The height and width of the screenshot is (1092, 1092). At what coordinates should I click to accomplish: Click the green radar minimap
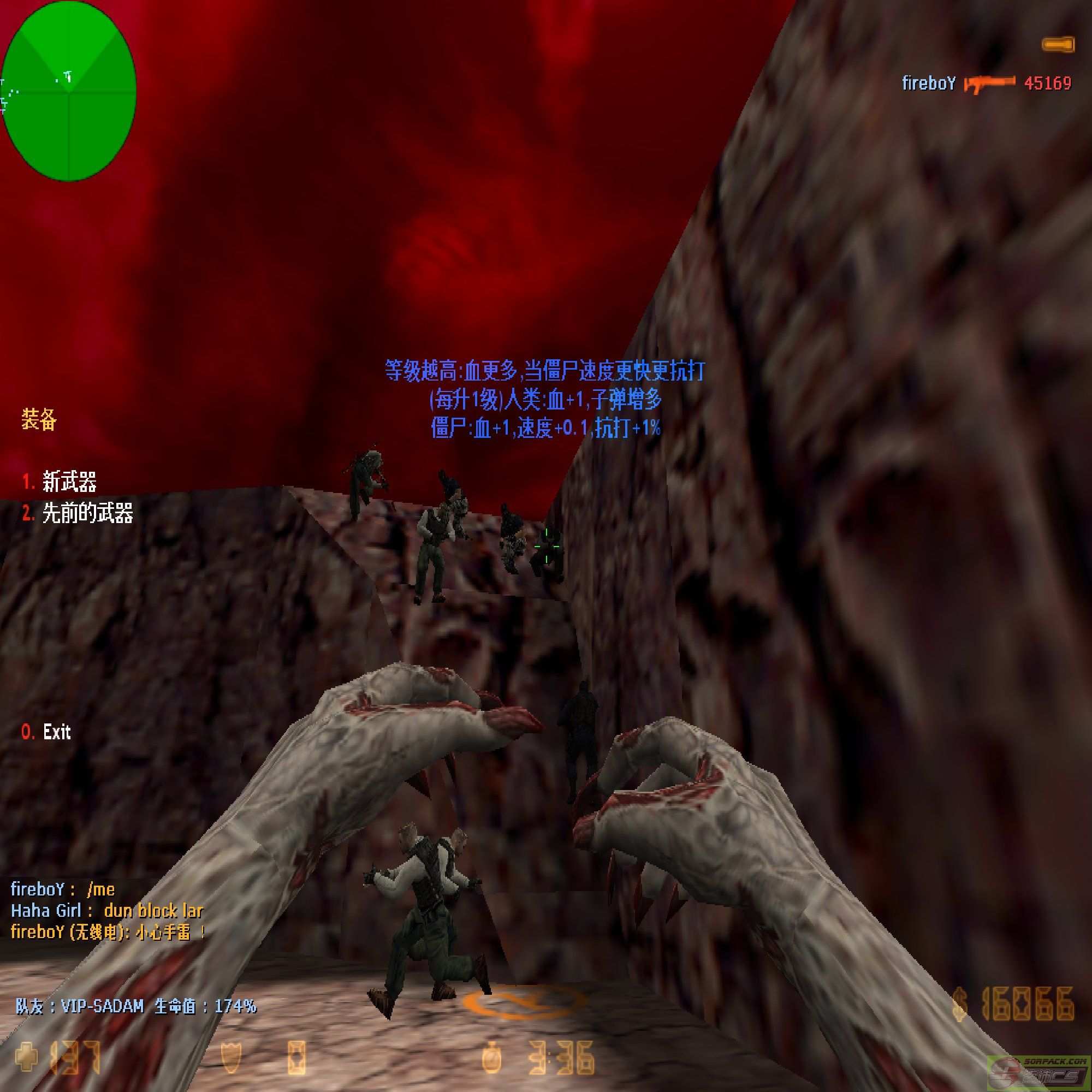pyautogui.click(x=68, y=91)
